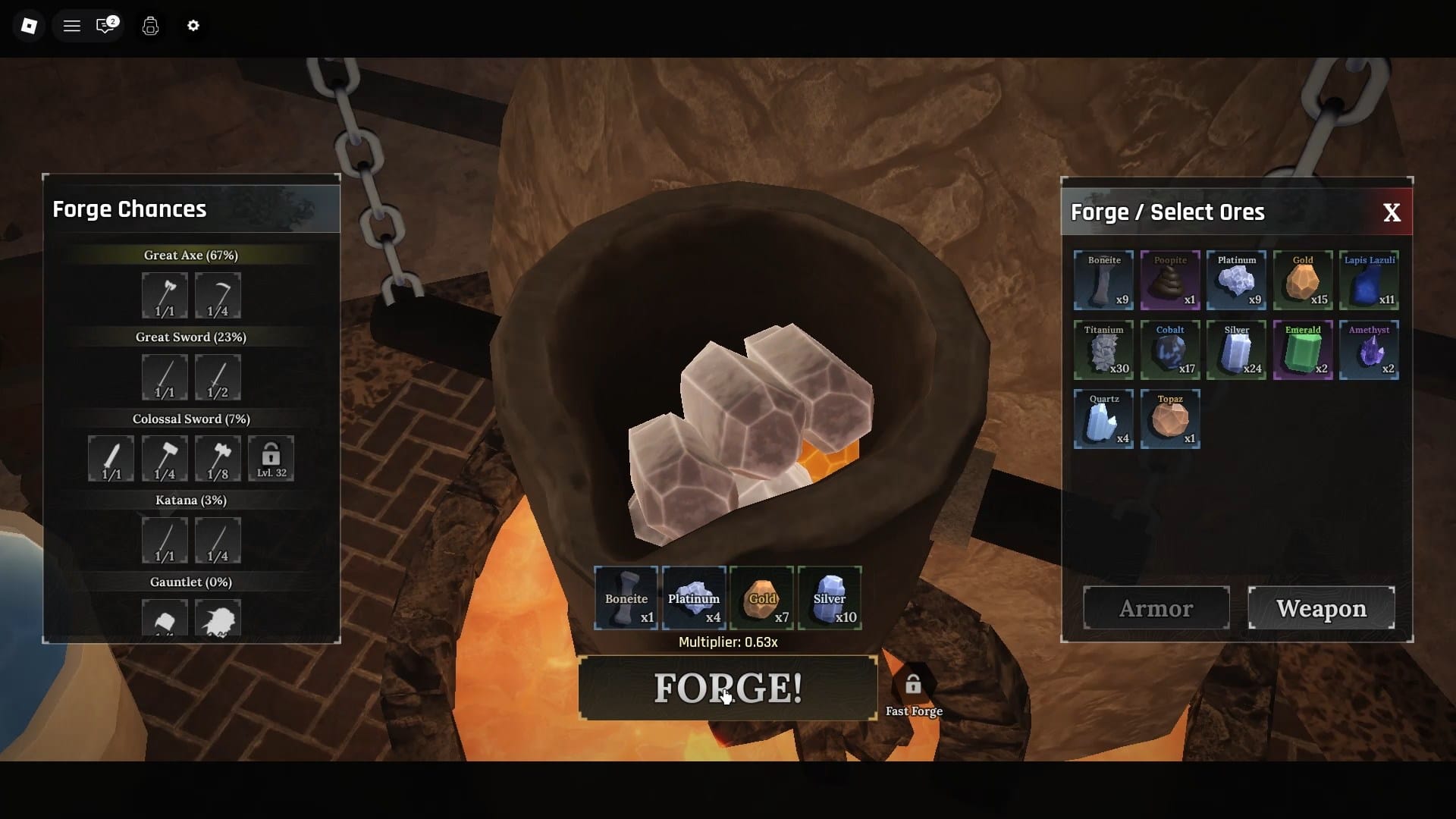Select the Poopite ore
Screen dimensions: 1456x819
coord(1170,281)
